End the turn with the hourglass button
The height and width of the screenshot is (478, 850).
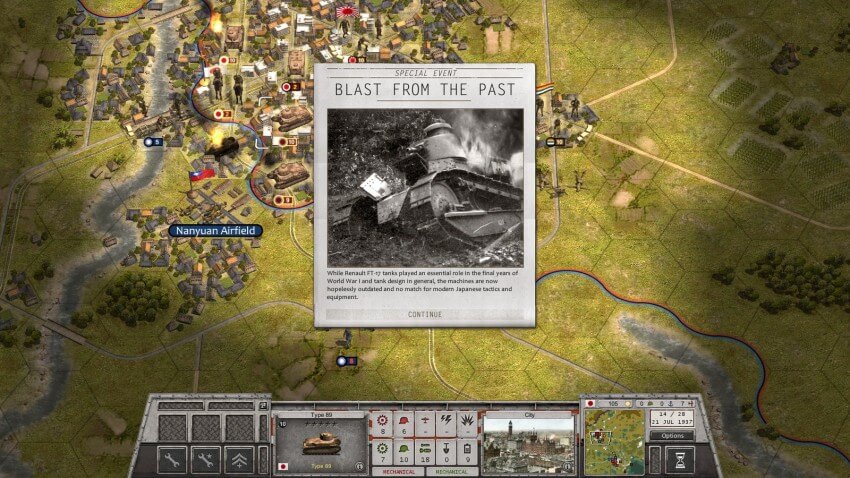679,459
